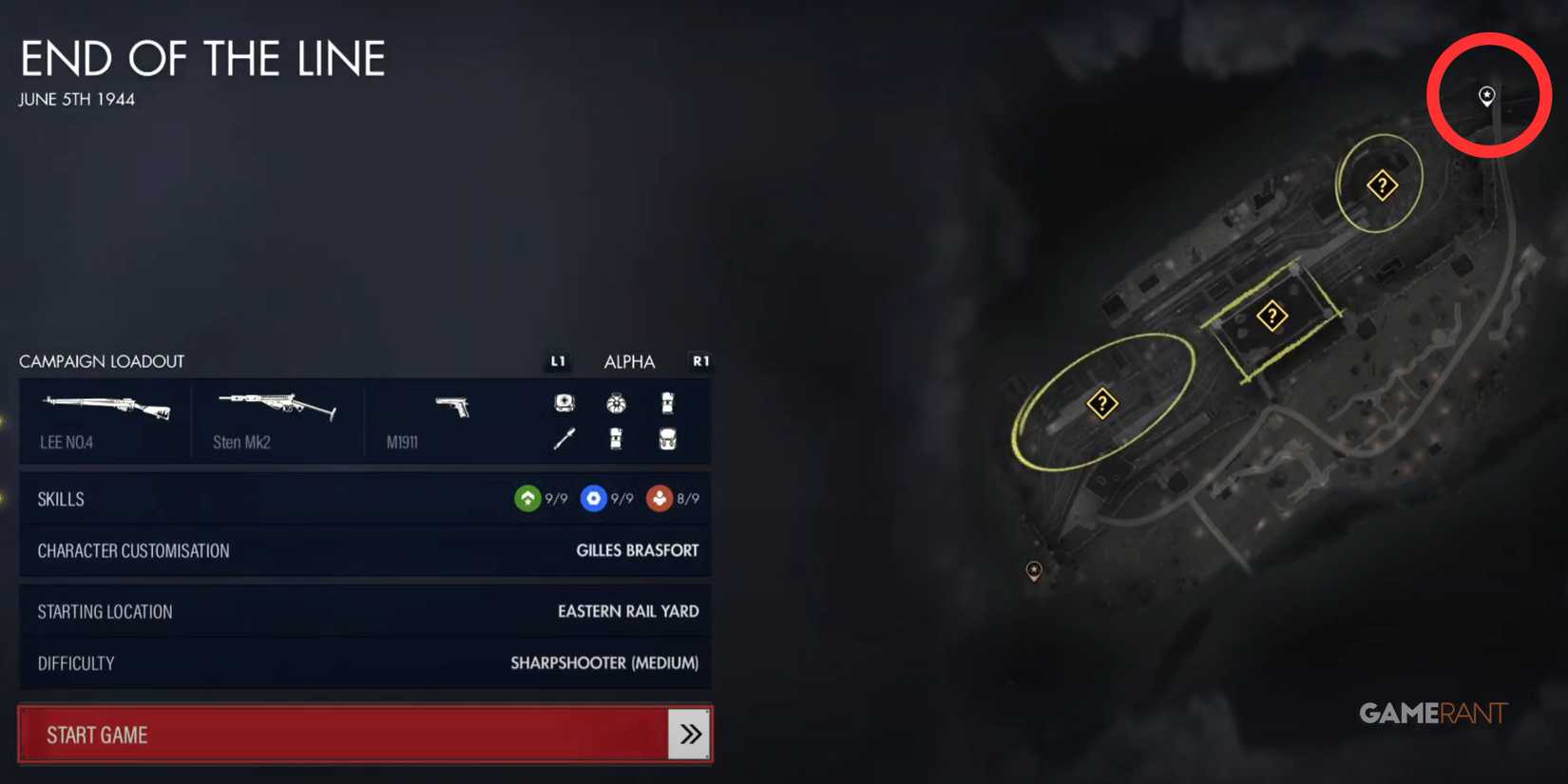Open the red Kit skills category
1568x784 pixels.
pyautogui.click(x=658, y=498)
